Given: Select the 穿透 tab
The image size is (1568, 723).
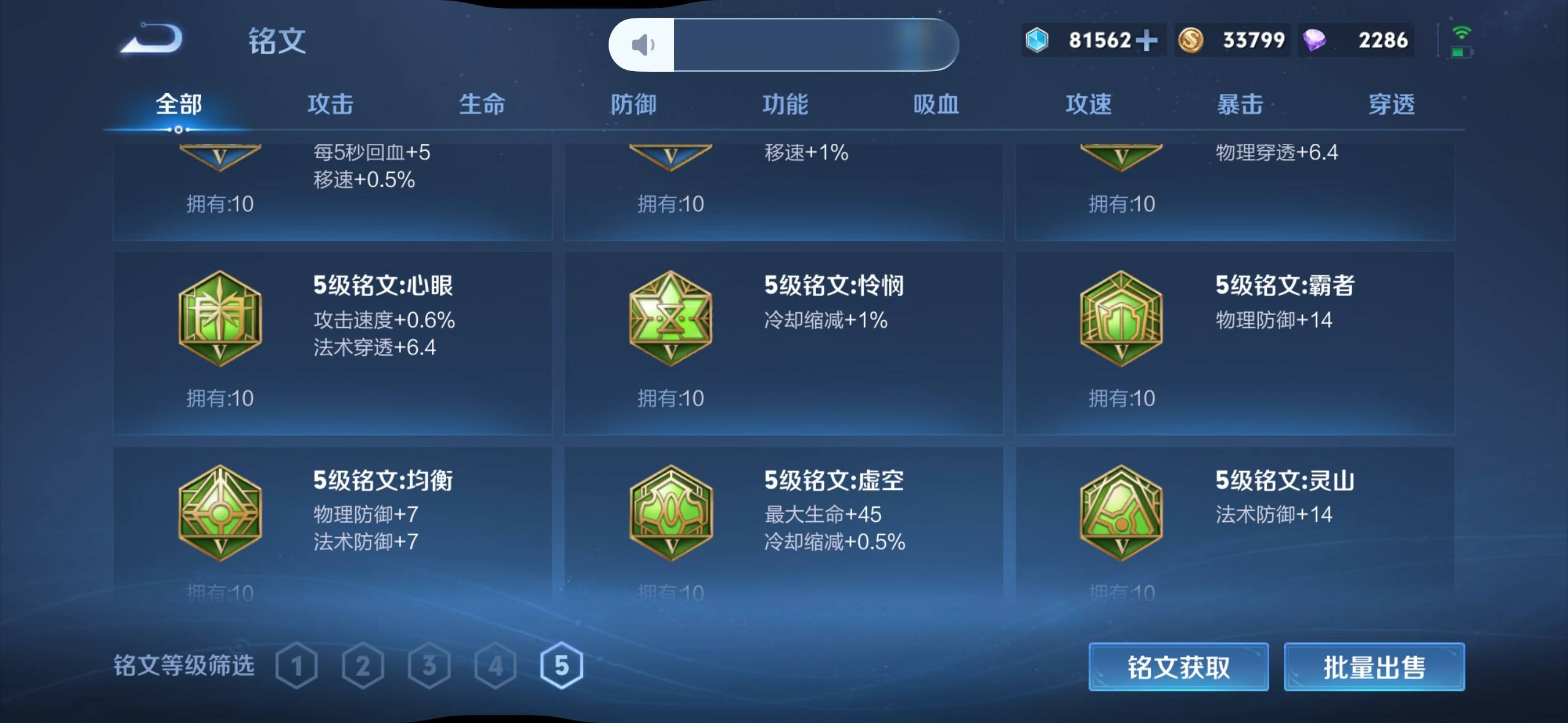Looking at the screenshot, I should 1391,104.
